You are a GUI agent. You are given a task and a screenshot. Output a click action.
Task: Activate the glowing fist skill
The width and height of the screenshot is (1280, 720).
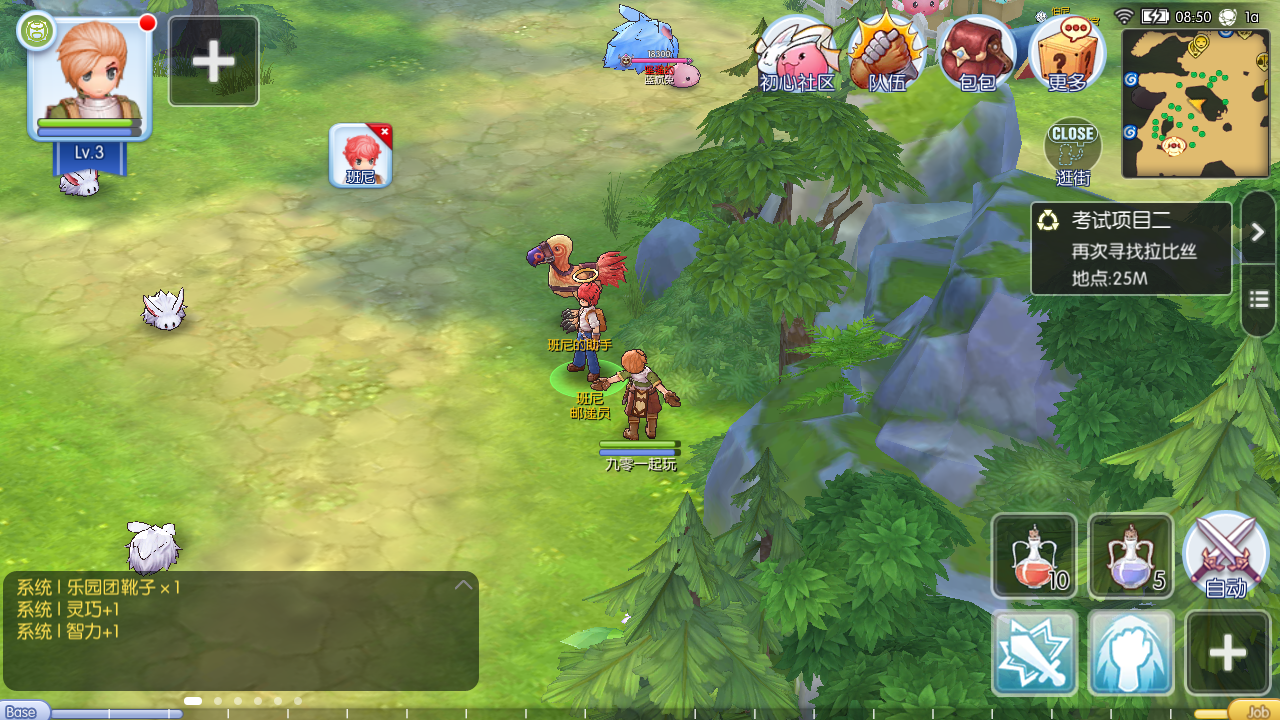(x=1130, y=653)
